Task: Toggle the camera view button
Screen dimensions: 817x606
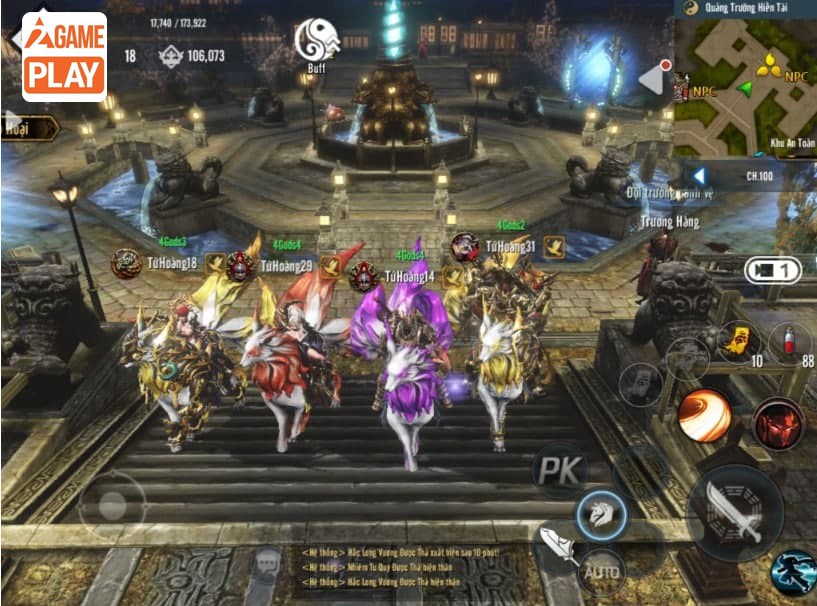Action: tap(772, 270)
